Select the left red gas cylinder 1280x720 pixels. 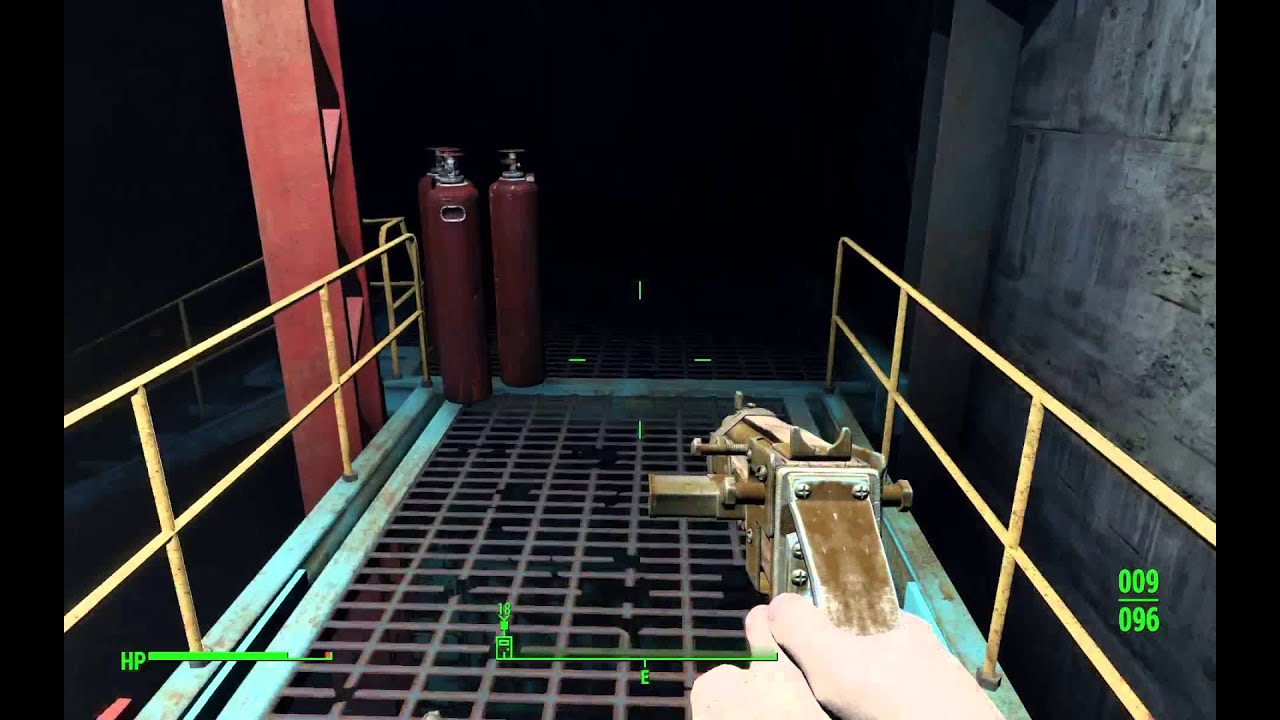pos(452,270)
